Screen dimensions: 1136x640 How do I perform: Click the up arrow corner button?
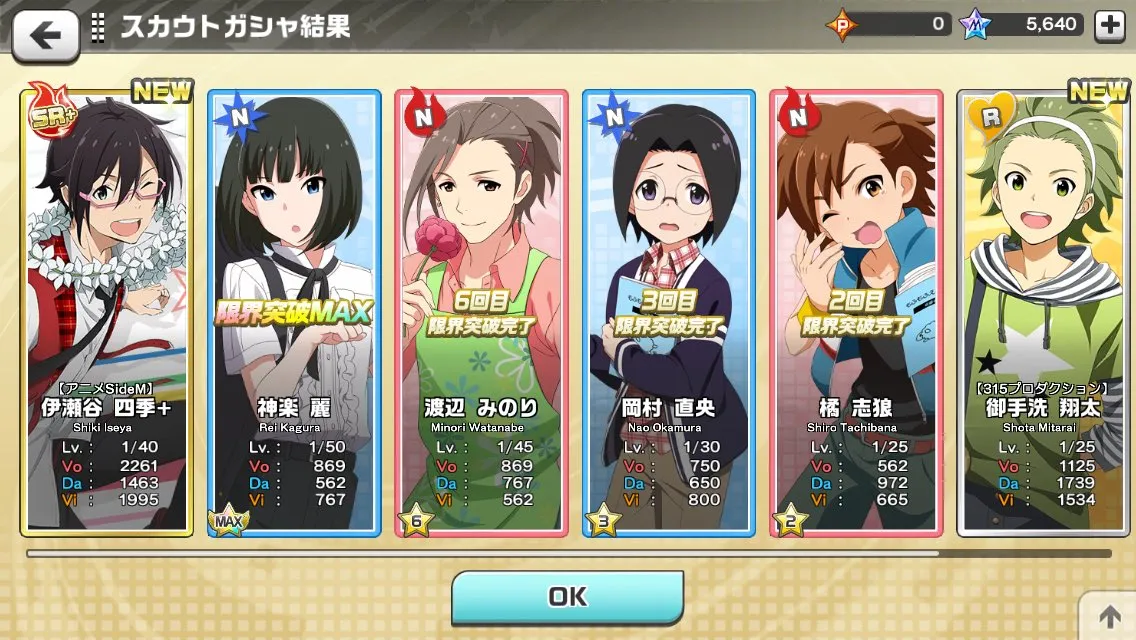pos(1108,615)
